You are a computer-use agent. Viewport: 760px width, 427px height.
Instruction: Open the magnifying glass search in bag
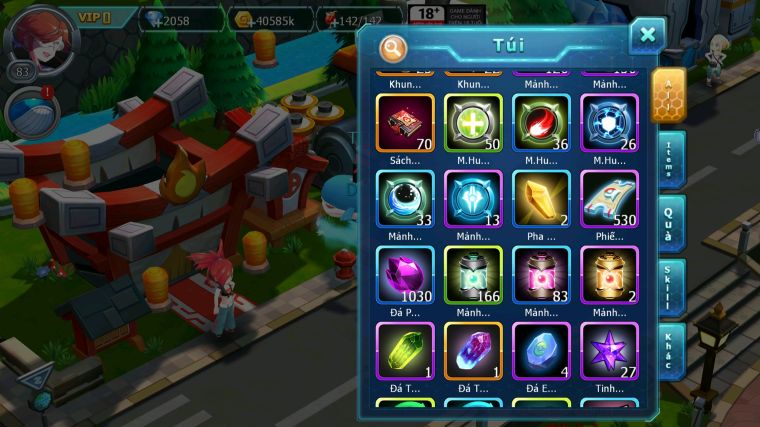coord(394,47)
